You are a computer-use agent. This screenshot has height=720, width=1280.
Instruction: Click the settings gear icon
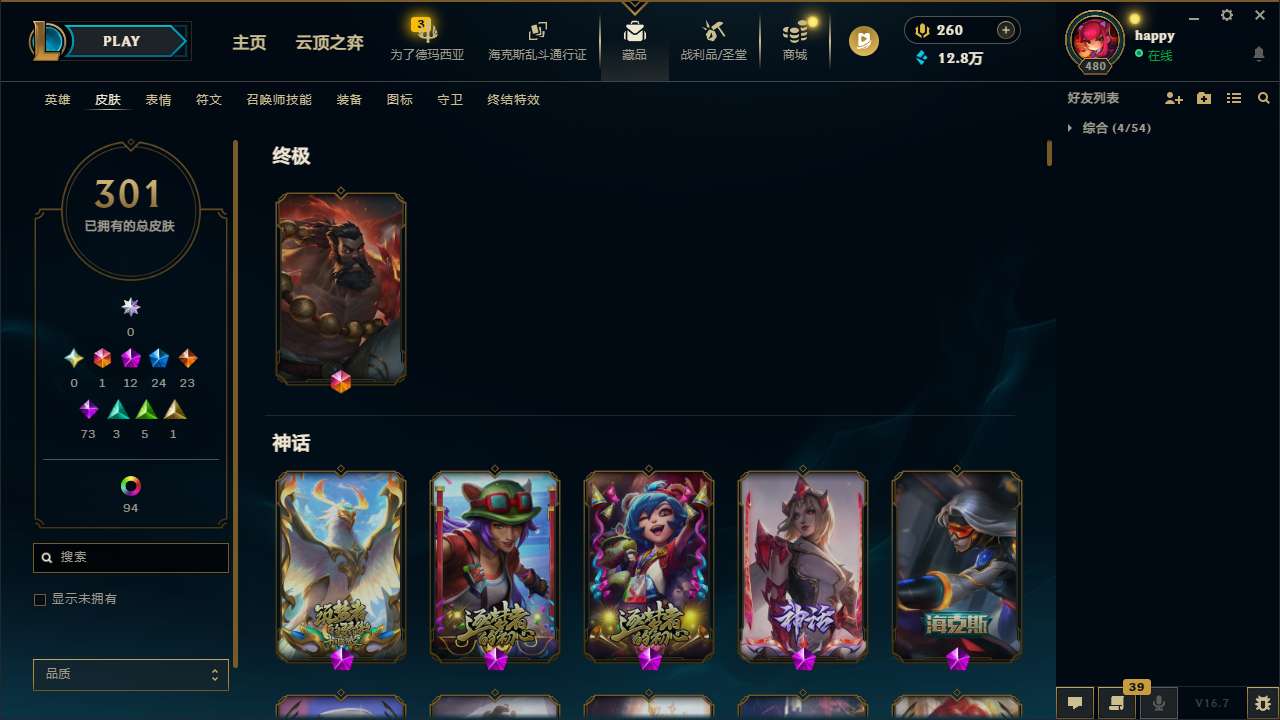[x=1226, y=15]
